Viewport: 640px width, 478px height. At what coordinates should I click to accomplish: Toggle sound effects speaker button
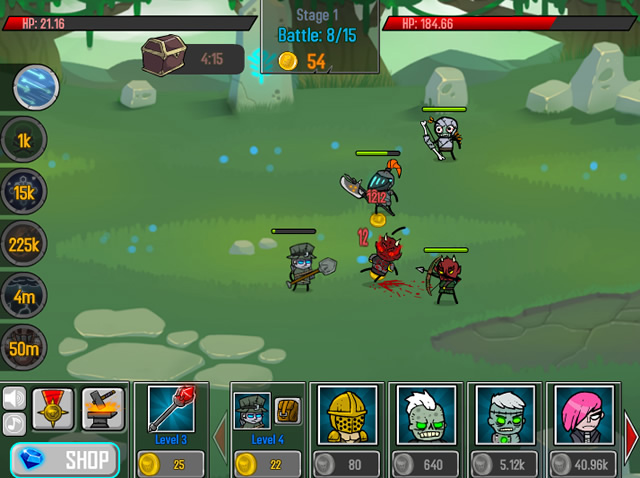[14, 398]
